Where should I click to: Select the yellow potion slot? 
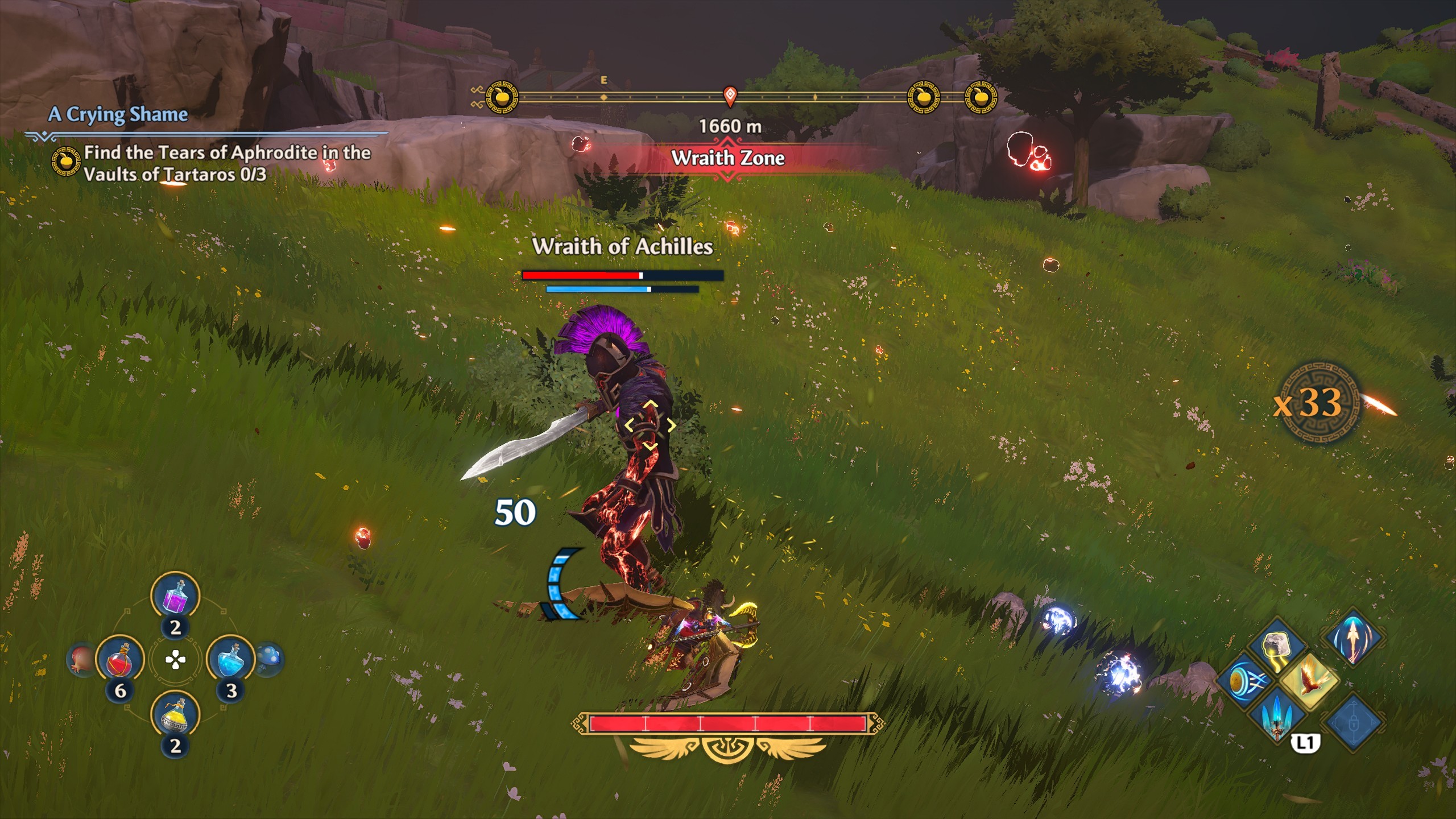coord(175,718)
